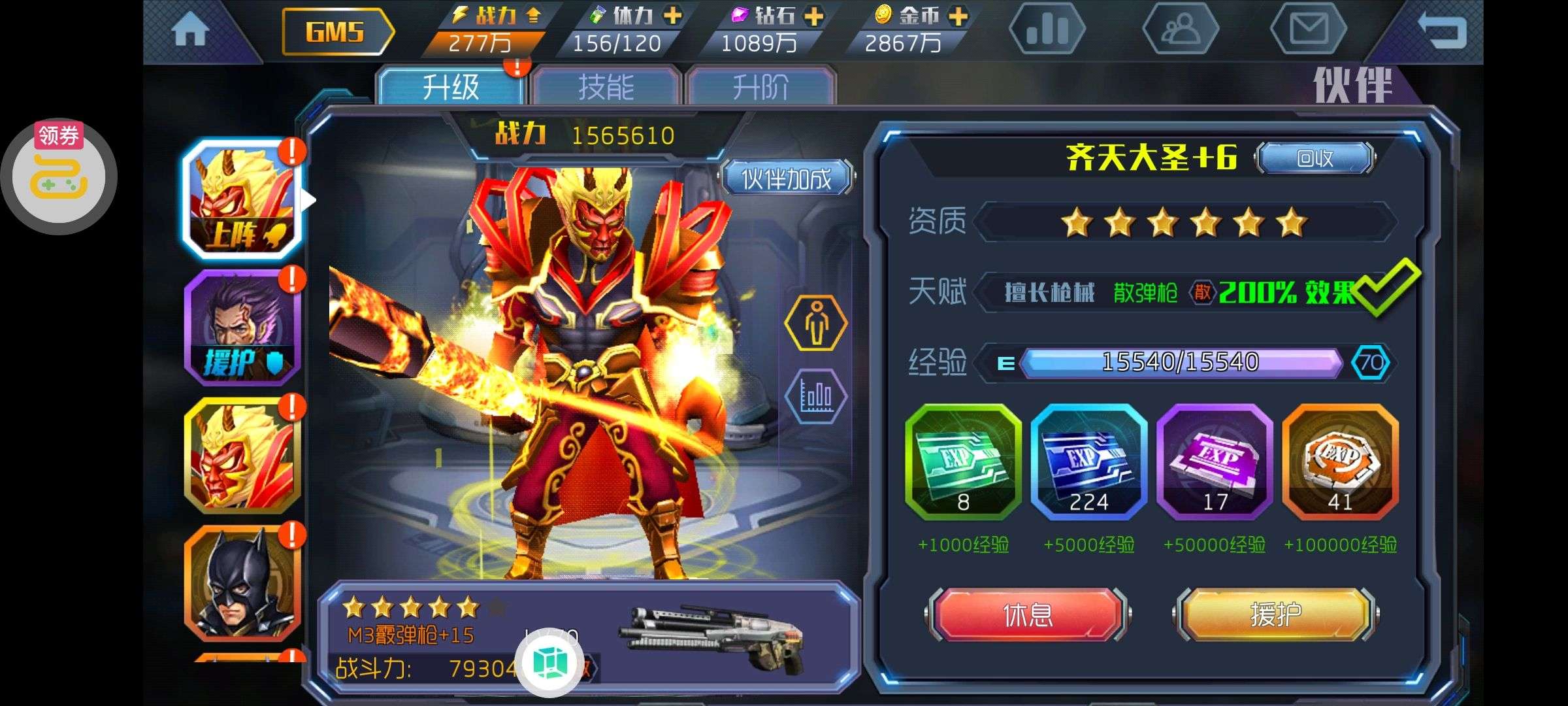Select the Batman partner portrait
Image resolution: width=1568 pixels, height=706 pixels.
click(x=242, y=583)
